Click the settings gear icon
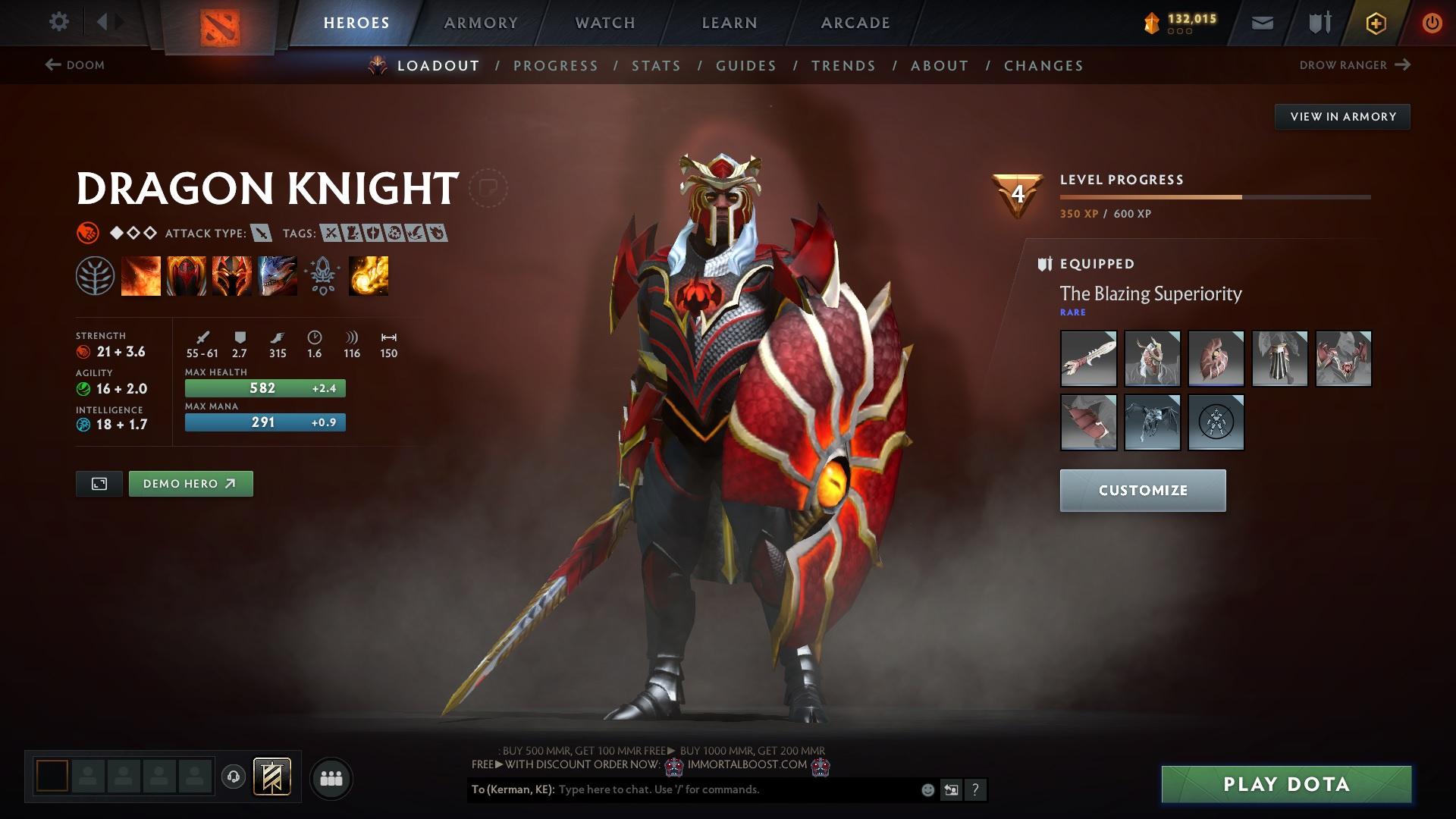The image size is (1456, 819). click(x=58, y=22)
